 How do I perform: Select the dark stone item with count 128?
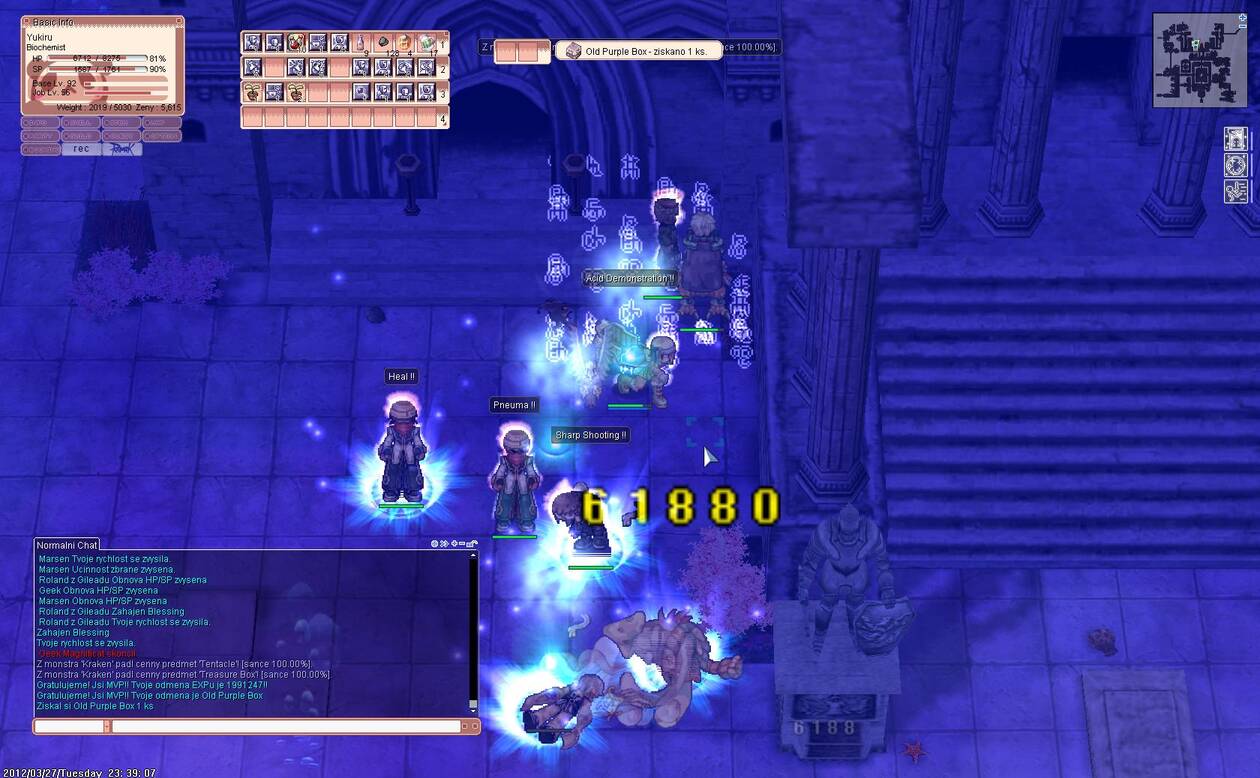[383, 43]
